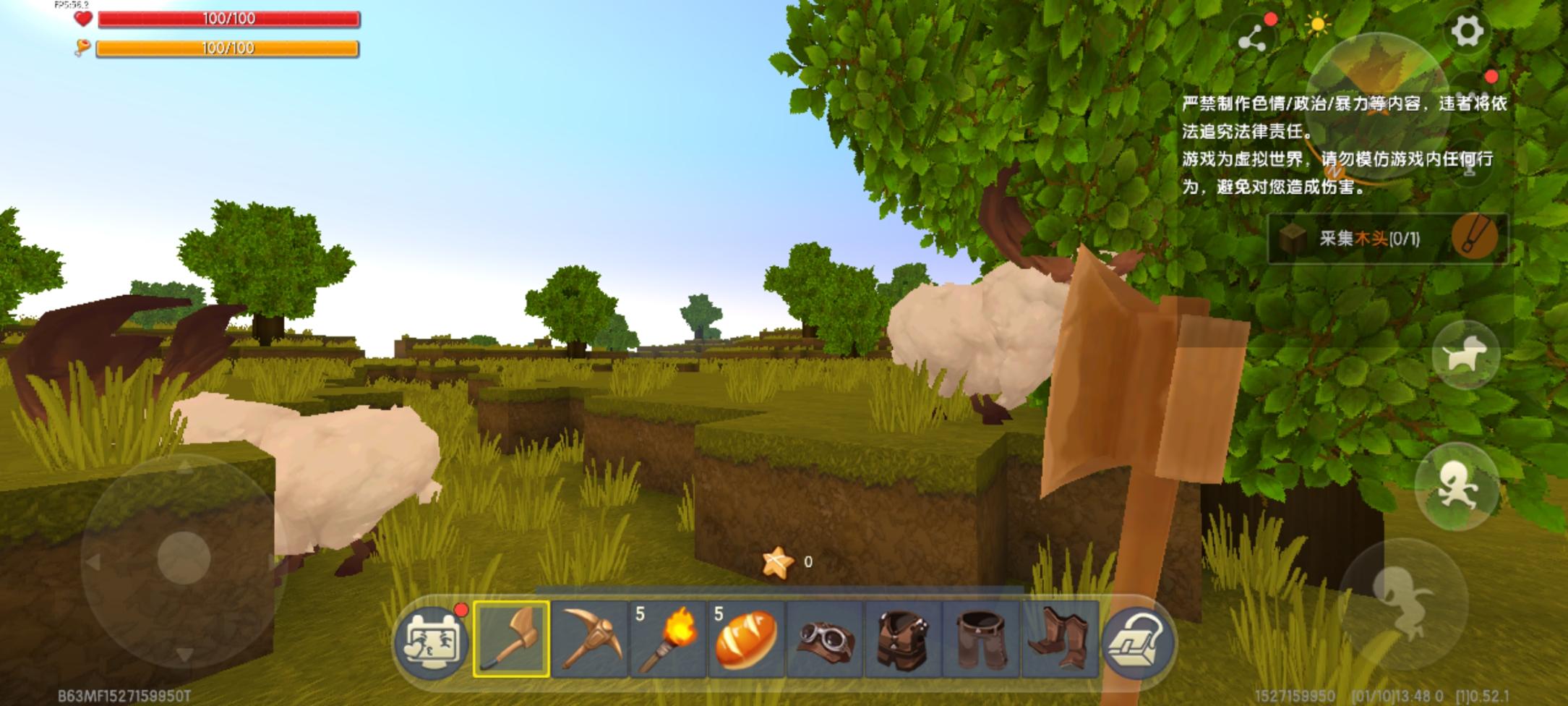
Task: Select the torch hotbar slot
Action: pyautogui.click(x=668, y=639)
